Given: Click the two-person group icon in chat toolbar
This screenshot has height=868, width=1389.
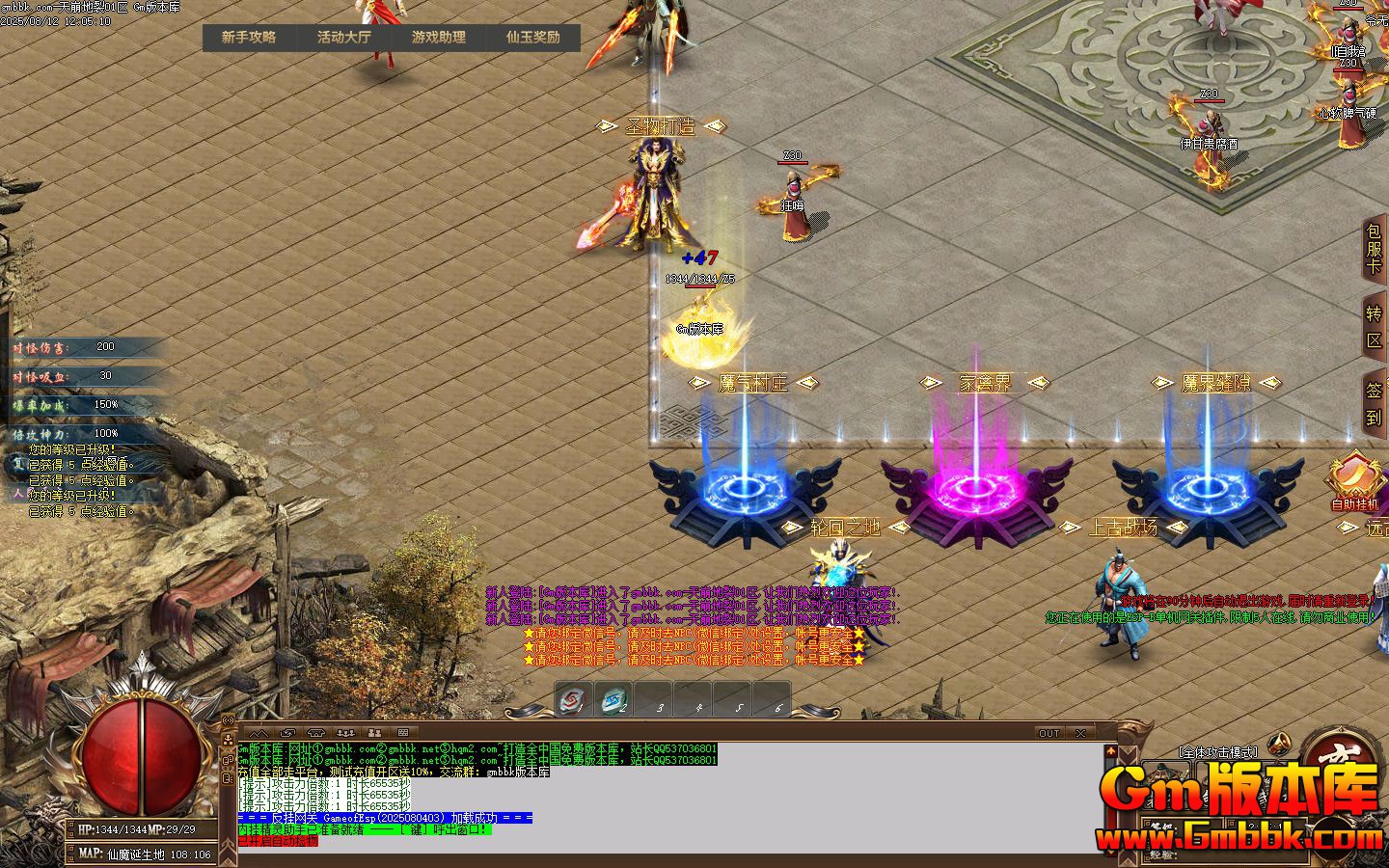Looking at the screenshot, I should pyautogui.click(x=374, y=732).
